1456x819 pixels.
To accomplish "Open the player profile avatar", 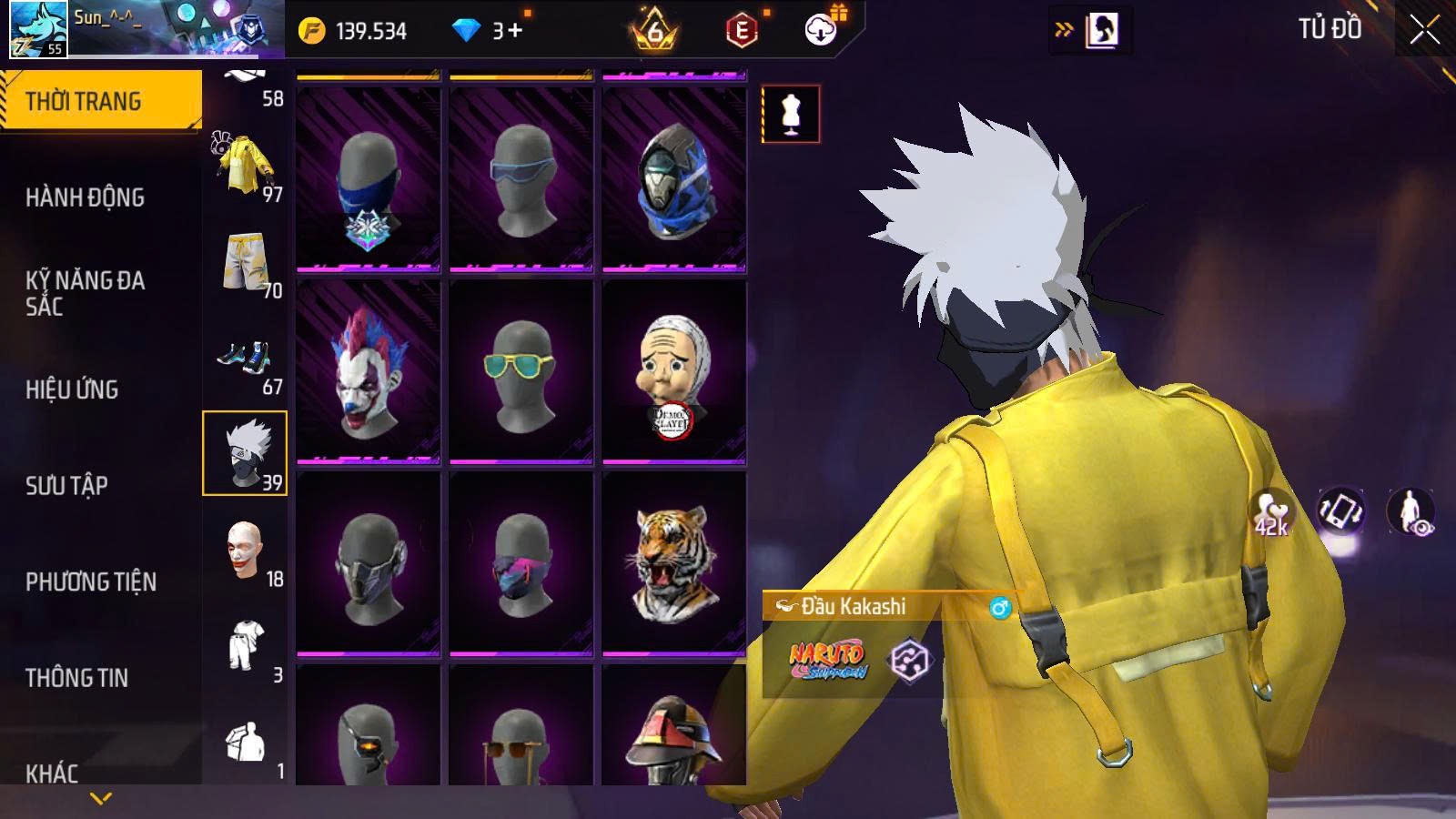I will click(x=38, y=29).
